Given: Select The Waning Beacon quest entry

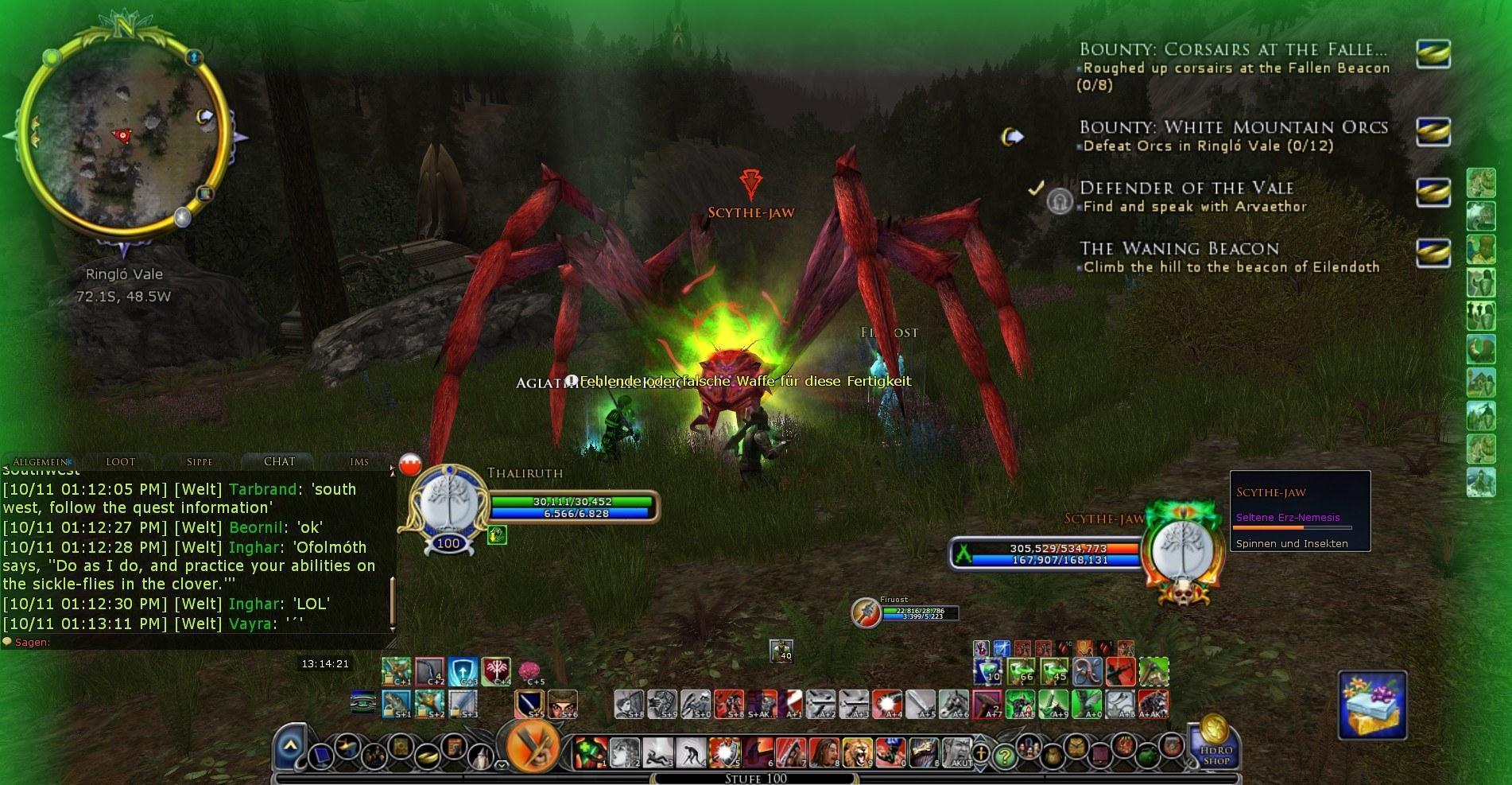Looking at the screenshot, I should [1179, 248].
